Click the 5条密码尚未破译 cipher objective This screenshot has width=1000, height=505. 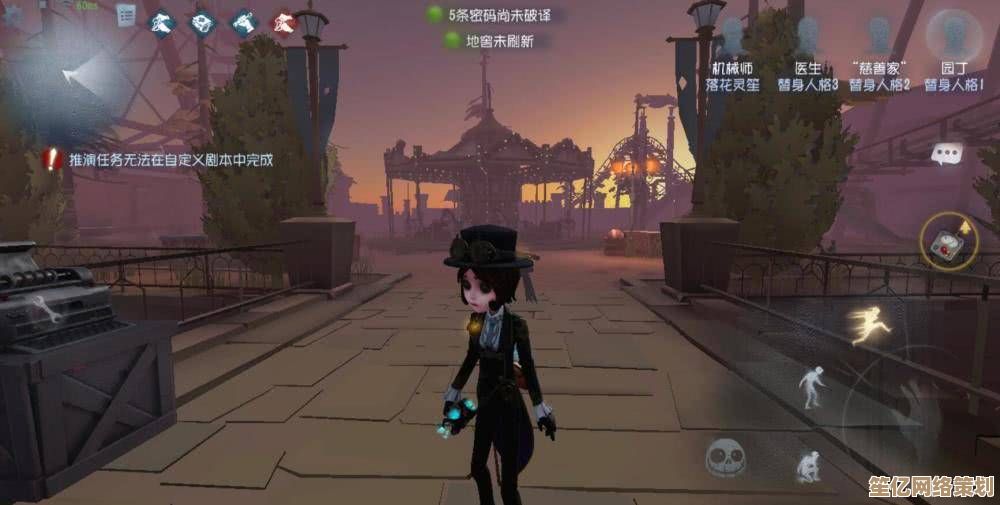(x=489, y=15)
